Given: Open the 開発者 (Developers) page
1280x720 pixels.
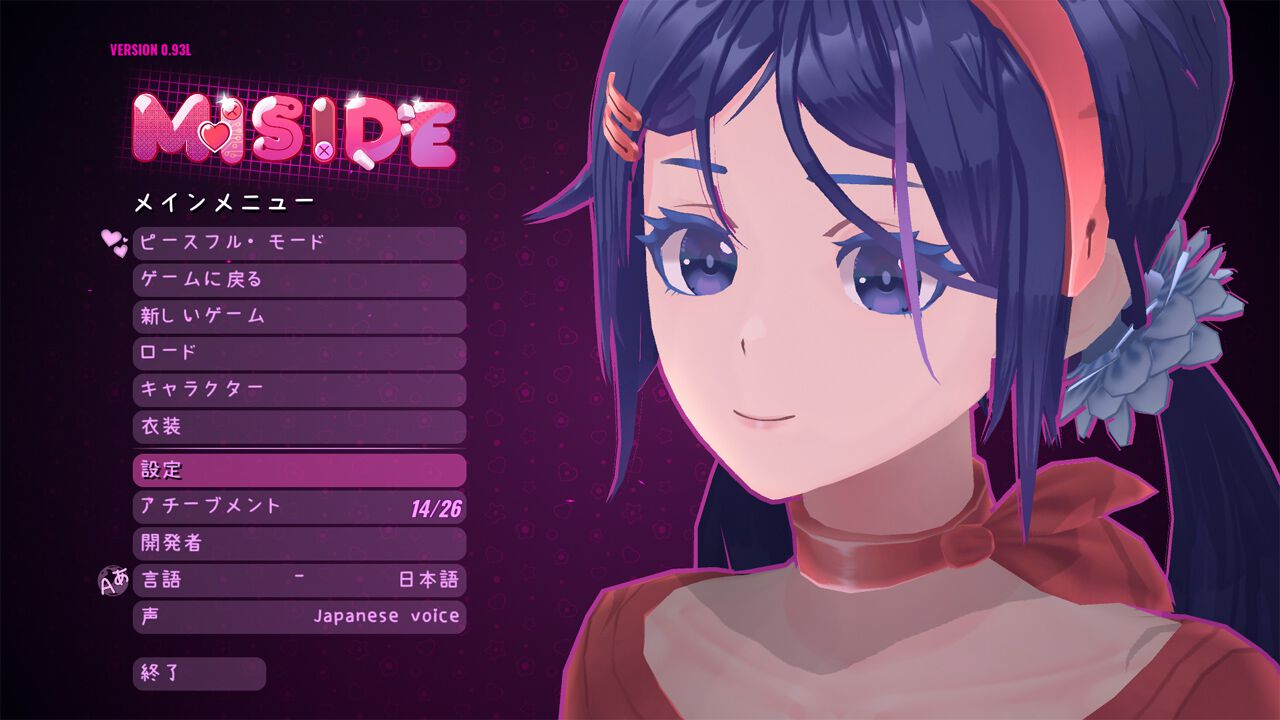Looking at the screenshot, I should (300, 543).
